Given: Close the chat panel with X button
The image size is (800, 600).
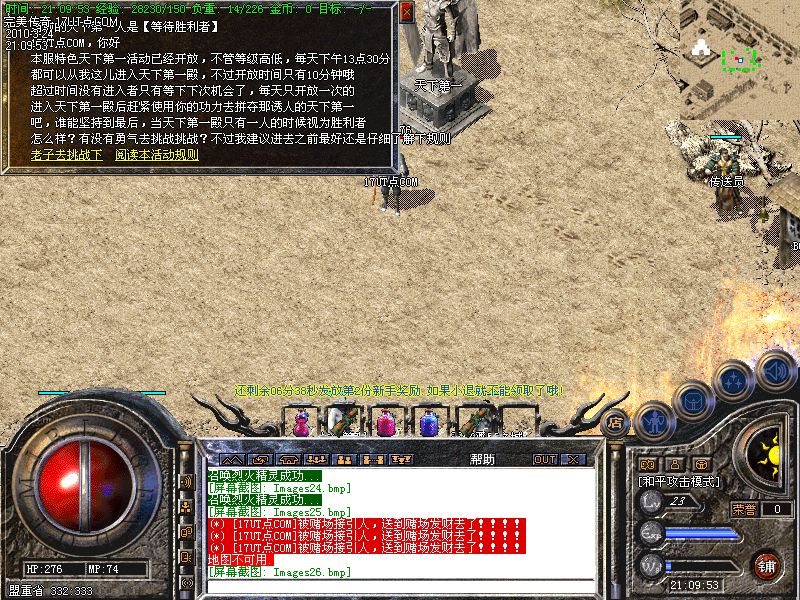Looking at the screenshot, I should click(573, 460).
